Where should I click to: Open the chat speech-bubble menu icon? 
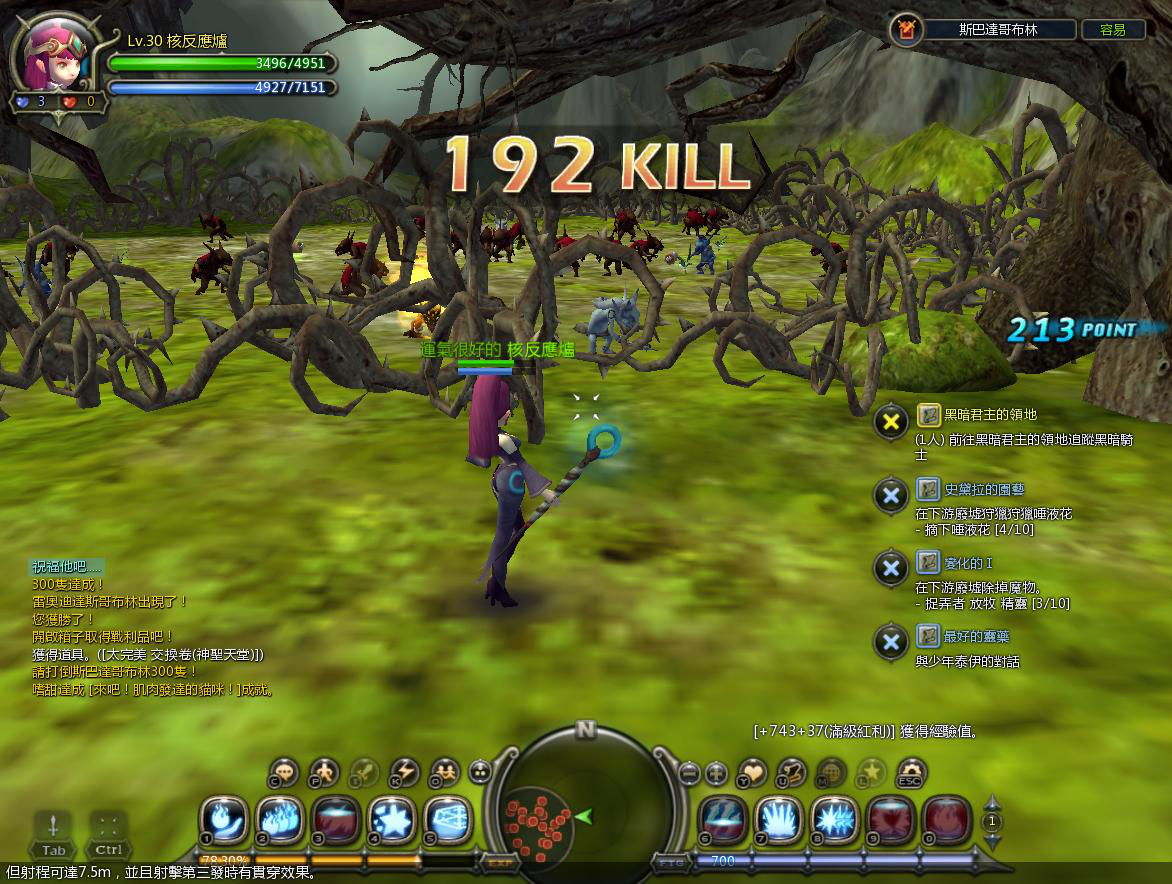(x=285, y=772)
